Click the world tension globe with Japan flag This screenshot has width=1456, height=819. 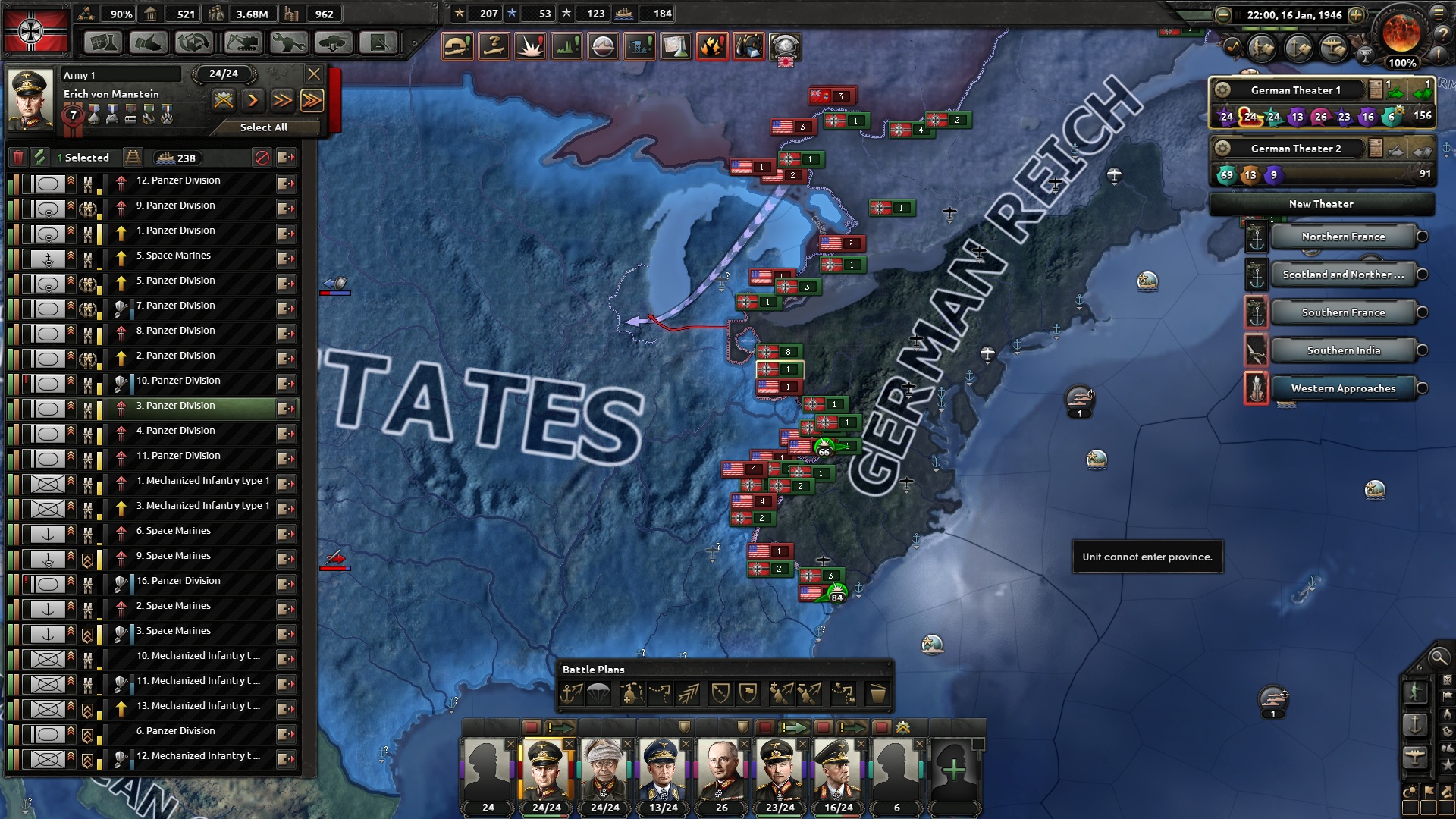[x=787, y=47]
